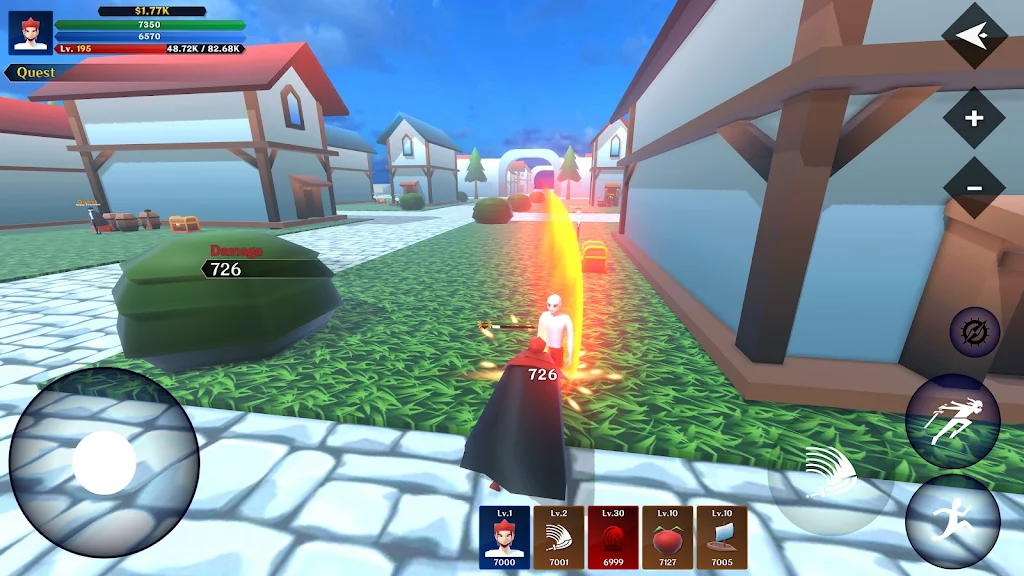Screen dimensions: 1024x576
Task: Tap the player portrait avatar
Action: tap(30, 32)
